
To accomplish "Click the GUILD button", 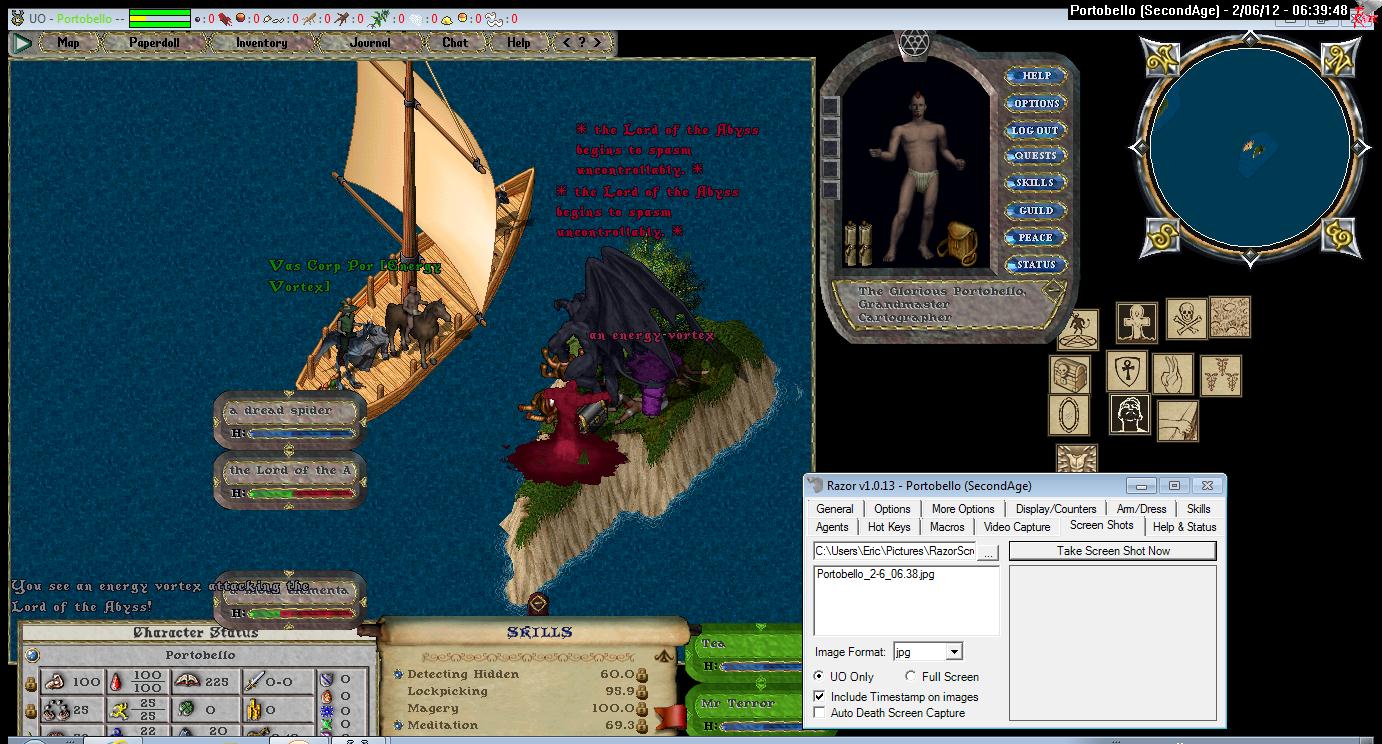I will tap(1036, 210).
